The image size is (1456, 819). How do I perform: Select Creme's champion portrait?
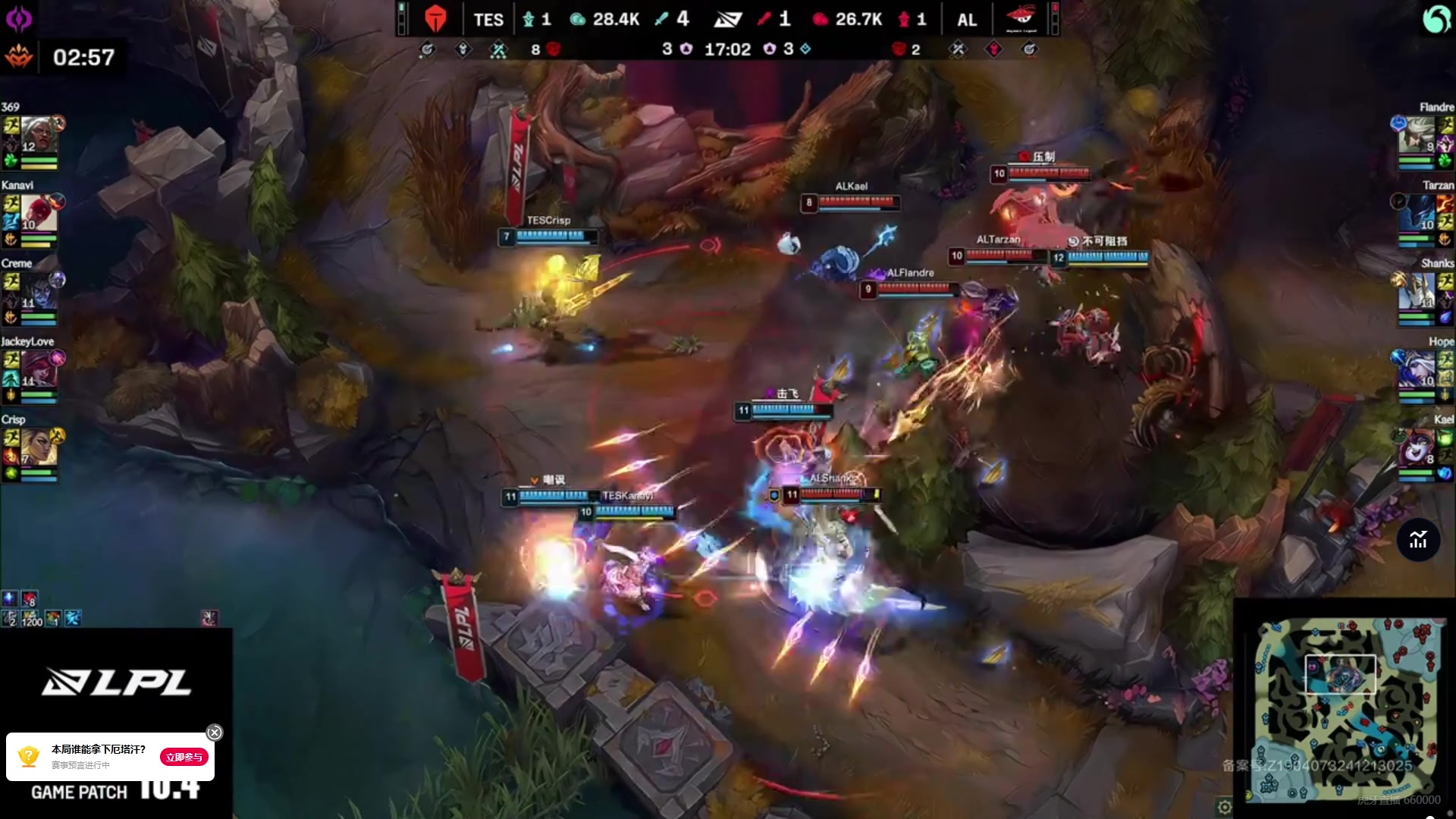[39, 291]
